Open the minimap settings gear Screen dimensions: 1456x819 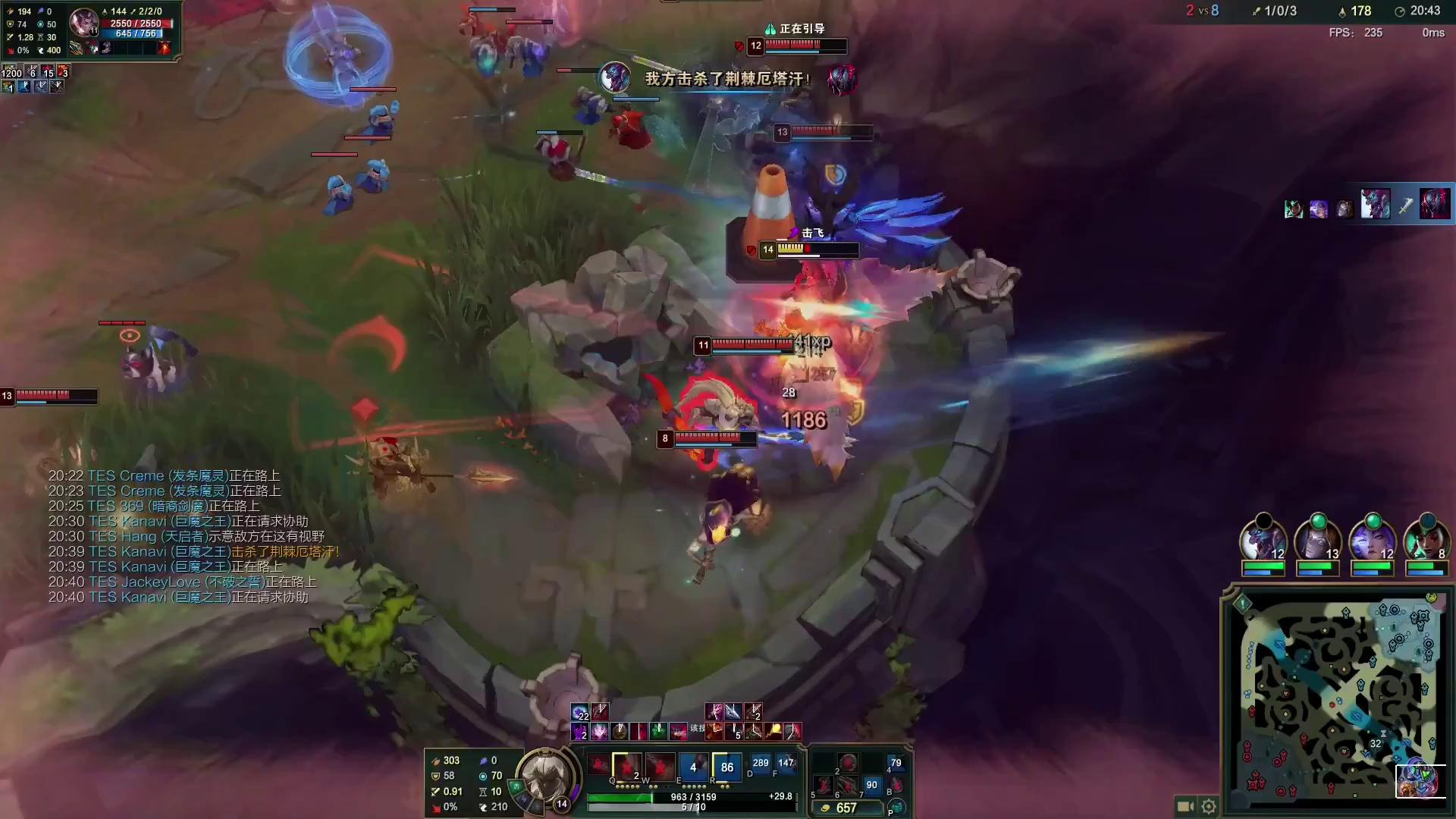[1209, 806]
